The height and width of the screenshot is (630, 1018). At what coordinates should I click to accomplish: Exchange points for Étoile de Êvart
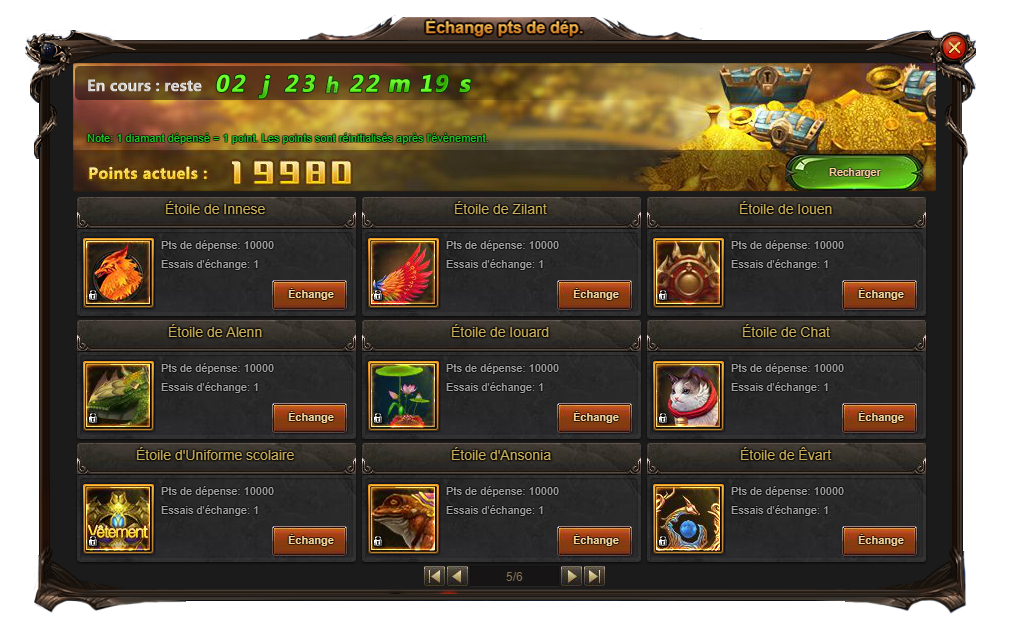(880, 541)
